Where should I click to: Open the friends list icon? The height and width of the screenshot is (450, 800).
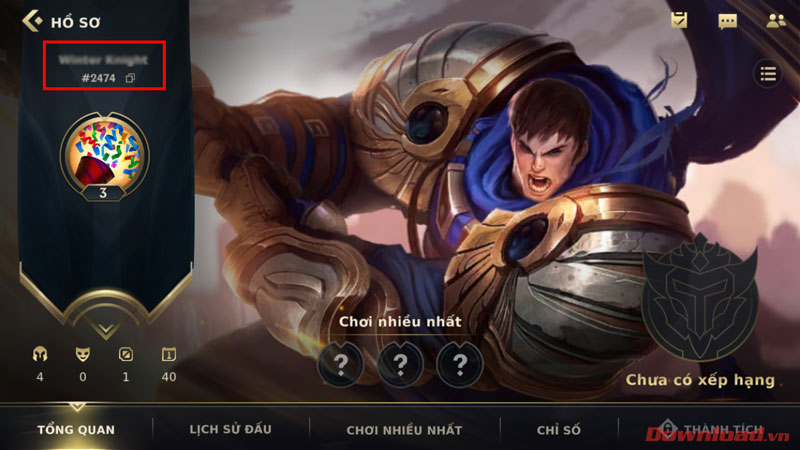(x=775, y=20)
